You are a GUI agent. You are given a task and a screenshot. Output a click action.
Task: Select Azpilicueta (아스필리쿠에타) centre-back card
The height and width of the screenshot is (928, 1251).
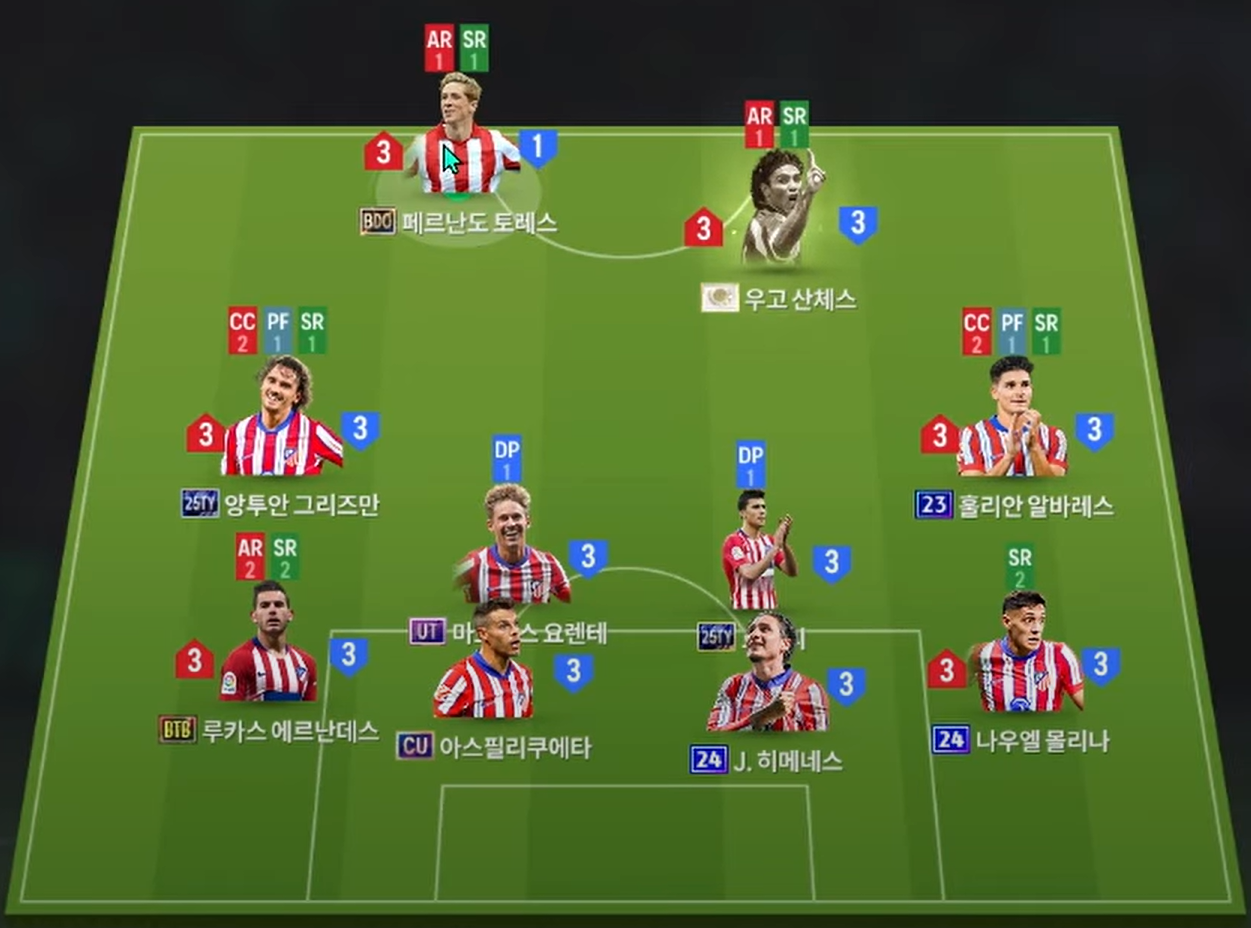pyautogui.click(x=485, y=670)
